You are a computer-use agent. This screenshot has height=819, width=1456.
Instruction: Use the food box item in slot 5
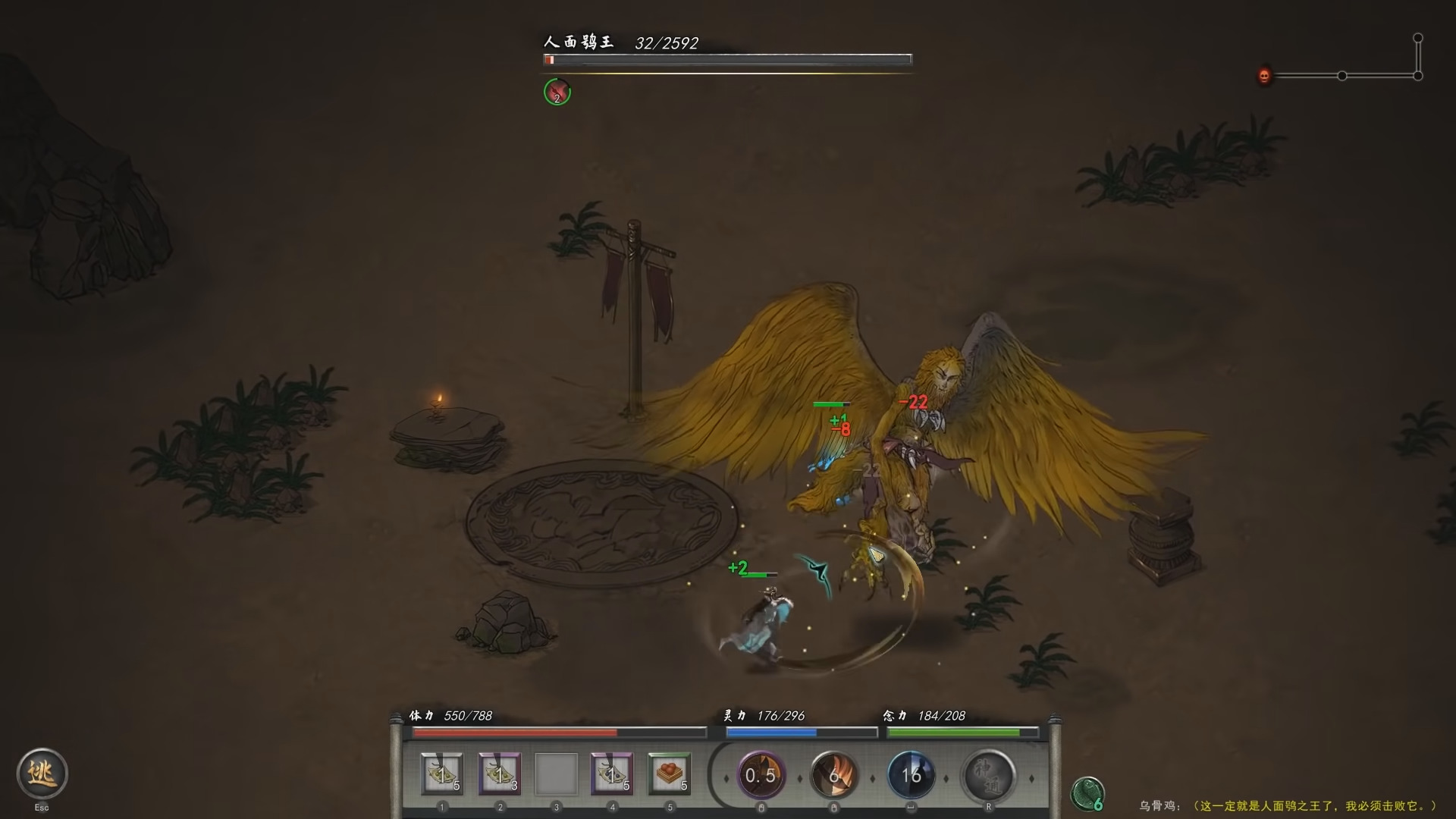pyautogui.click(x=667, y=773)
